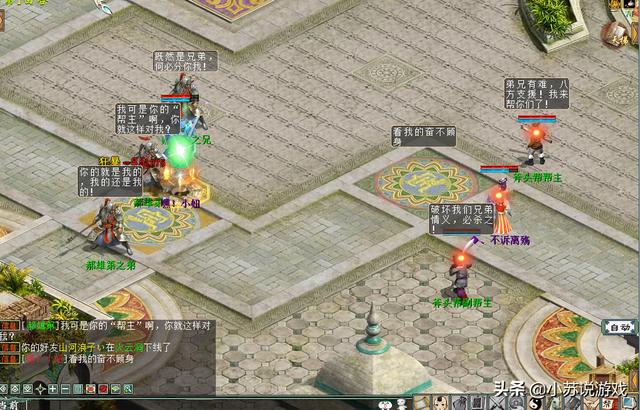Click the four-point star chat icon
640x410 pixels.
click(40, 389)
